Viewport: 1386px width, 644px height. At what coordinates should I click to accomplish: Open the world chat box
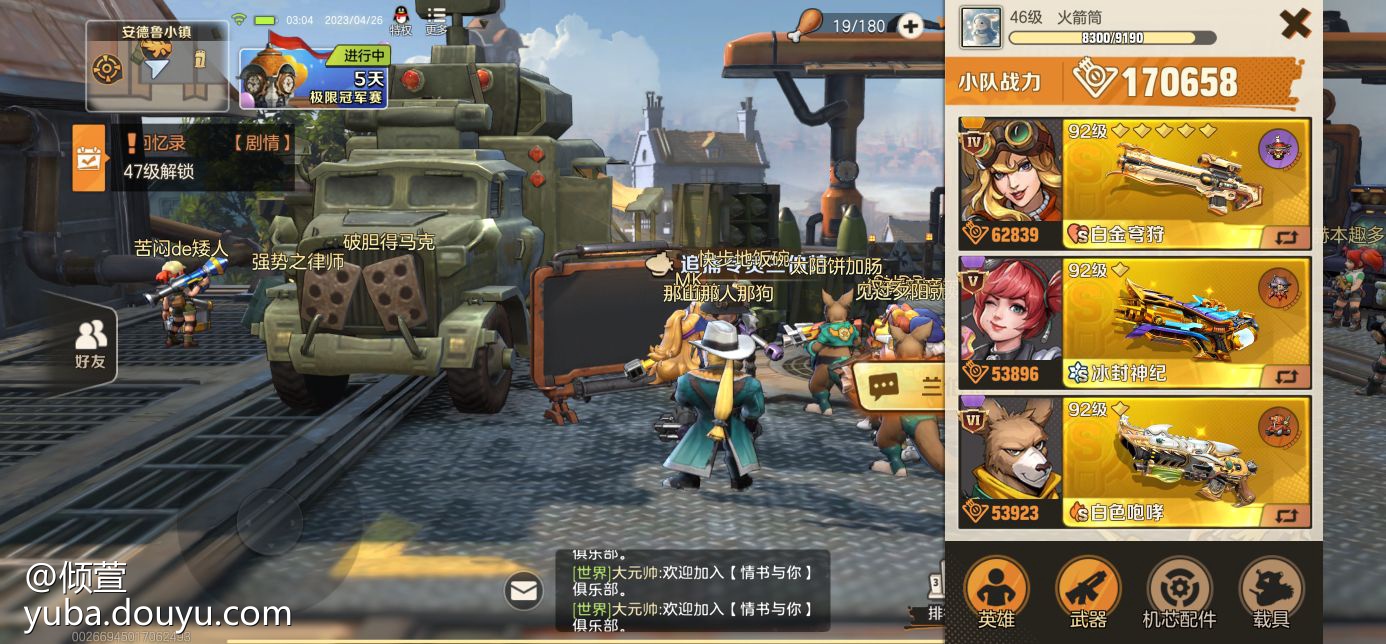(x=692, y=591)
